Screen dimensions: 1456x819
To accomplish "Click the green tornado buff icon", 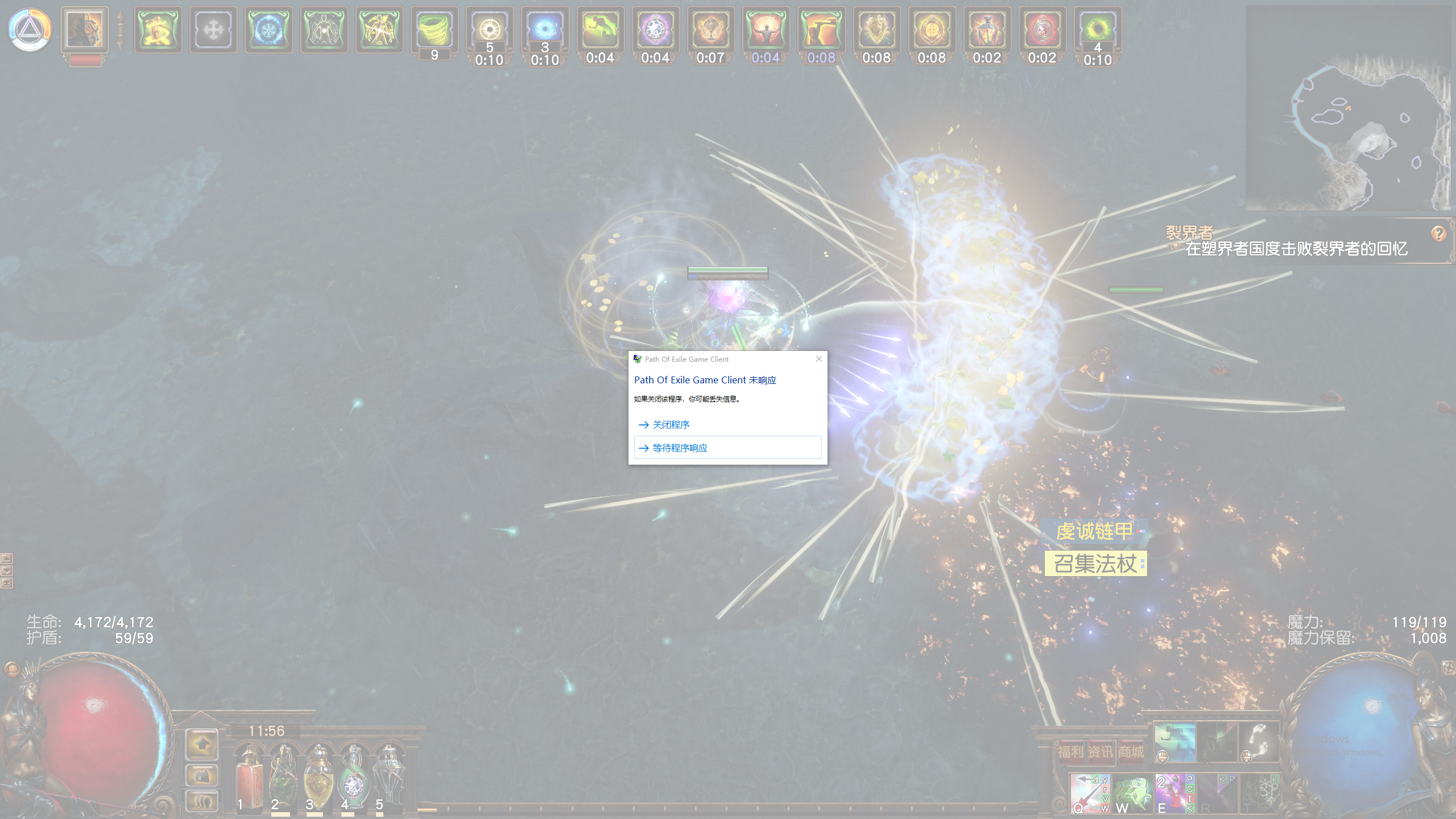I will 434,30.
